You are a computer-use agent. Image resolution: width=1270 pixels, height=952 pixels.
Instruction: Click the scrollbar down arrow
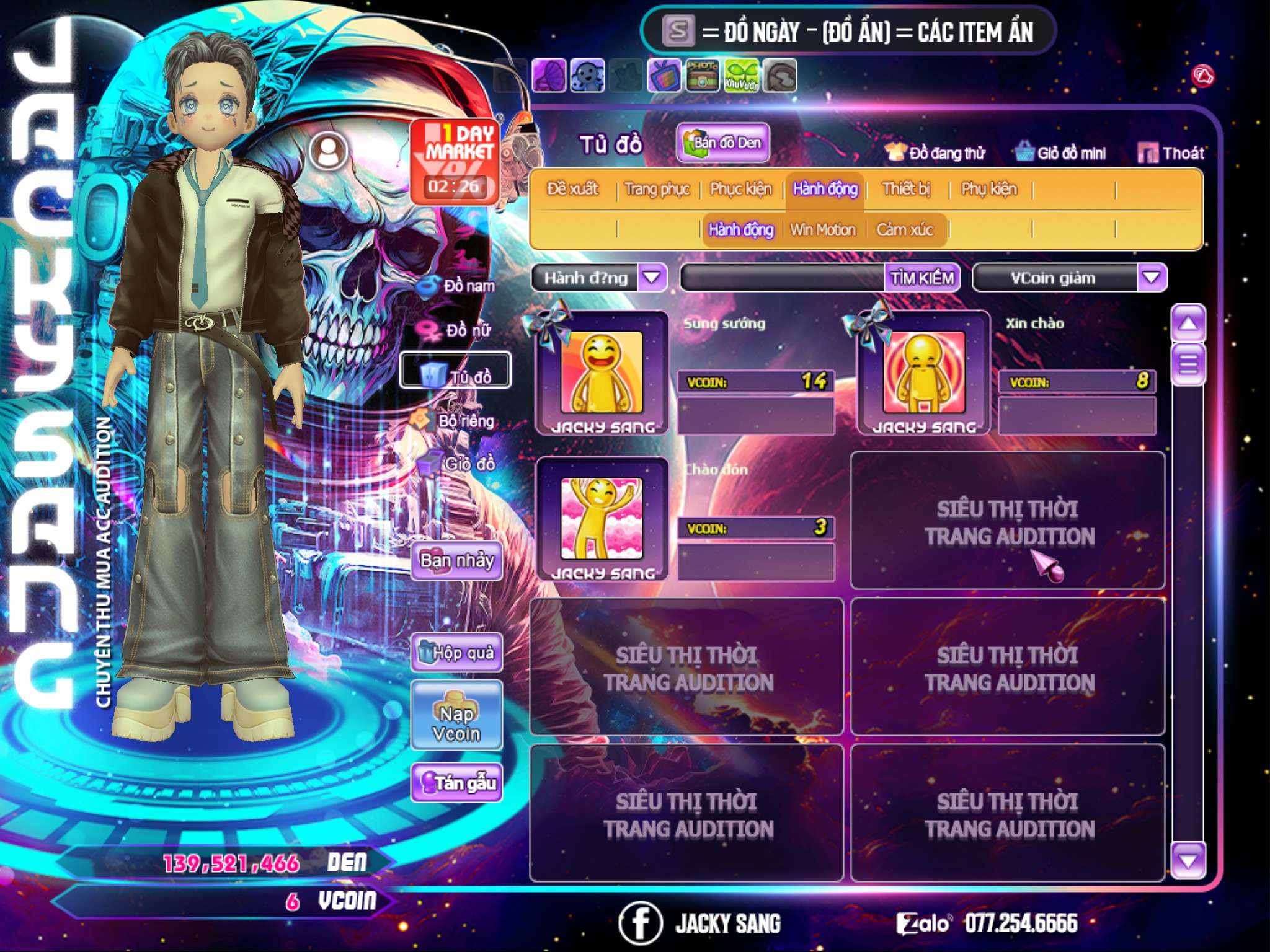tap(1188, 860)
